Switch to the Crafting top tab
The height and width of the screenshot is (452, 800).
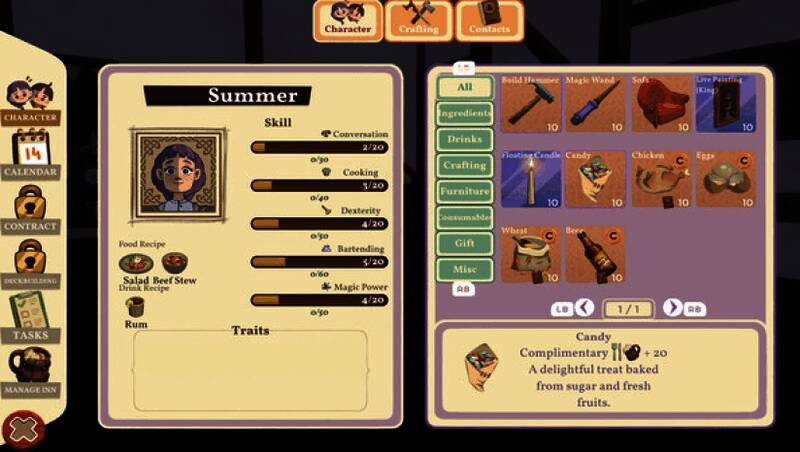pyautogui.click(x=418, y=20)
